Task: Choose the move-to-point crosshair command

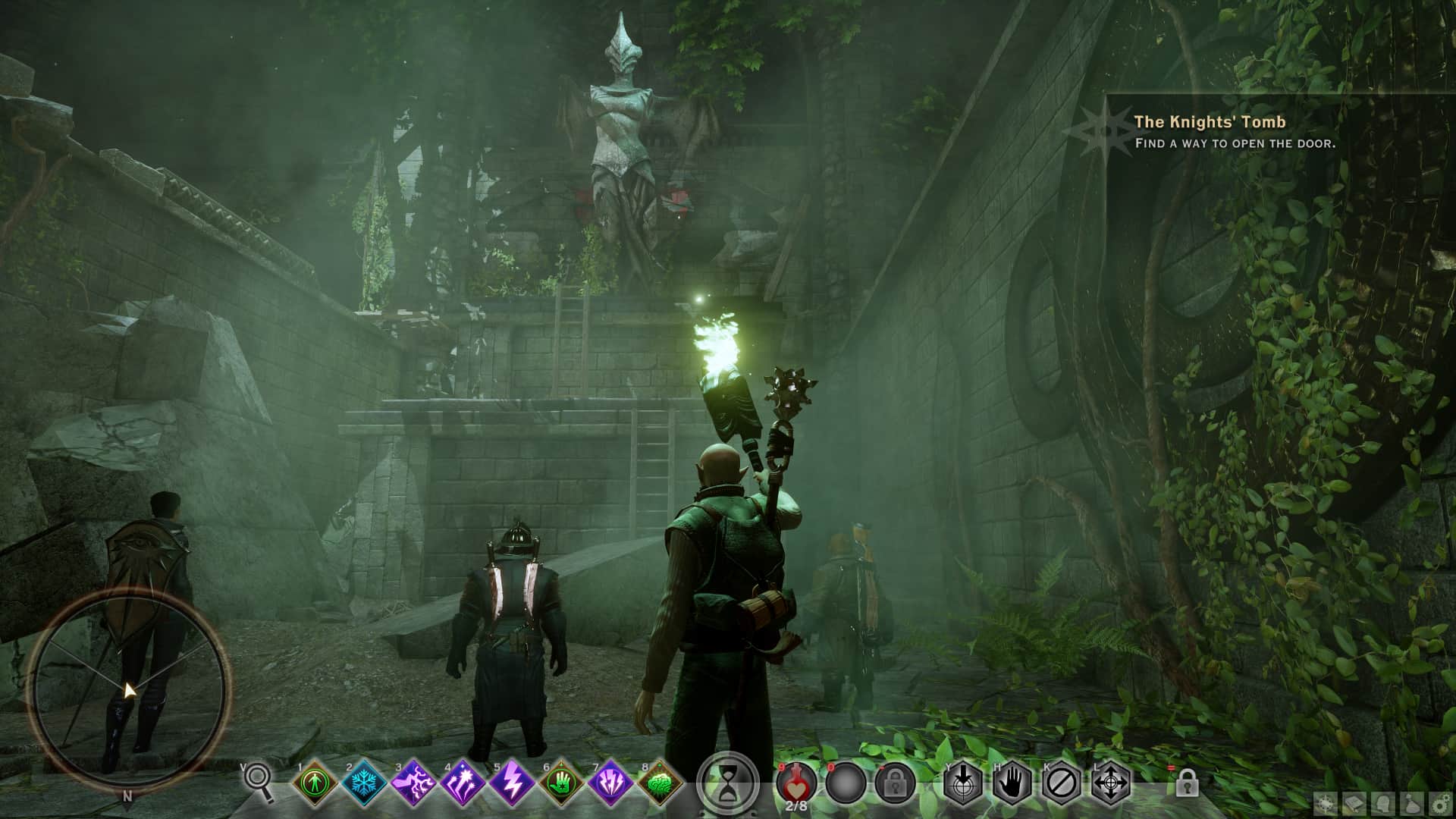Action: pyautogui.click(x=1111, y=782)
